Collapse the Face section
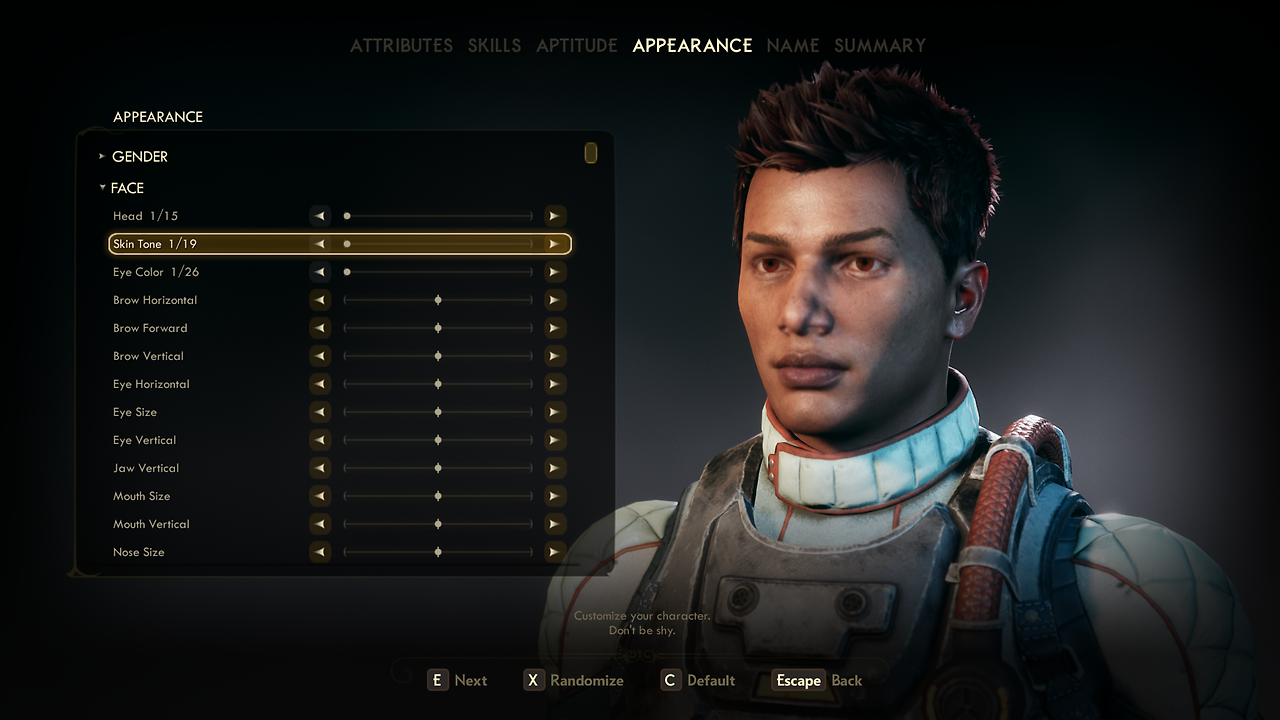1280x720 pixels. pyautogui.click(x=126, y=188)
